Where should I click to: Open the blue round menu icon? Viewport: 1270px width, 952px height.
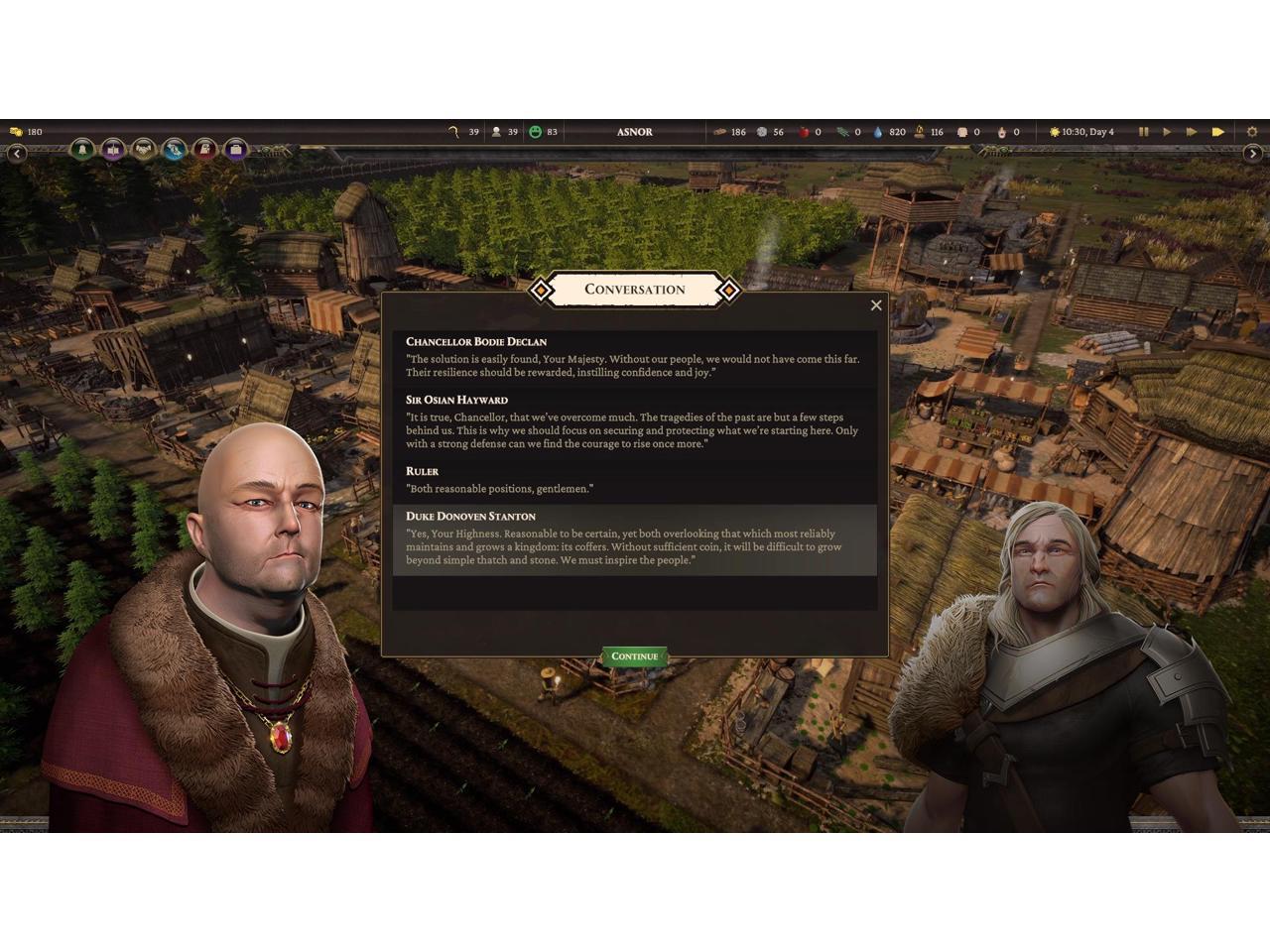175,150
